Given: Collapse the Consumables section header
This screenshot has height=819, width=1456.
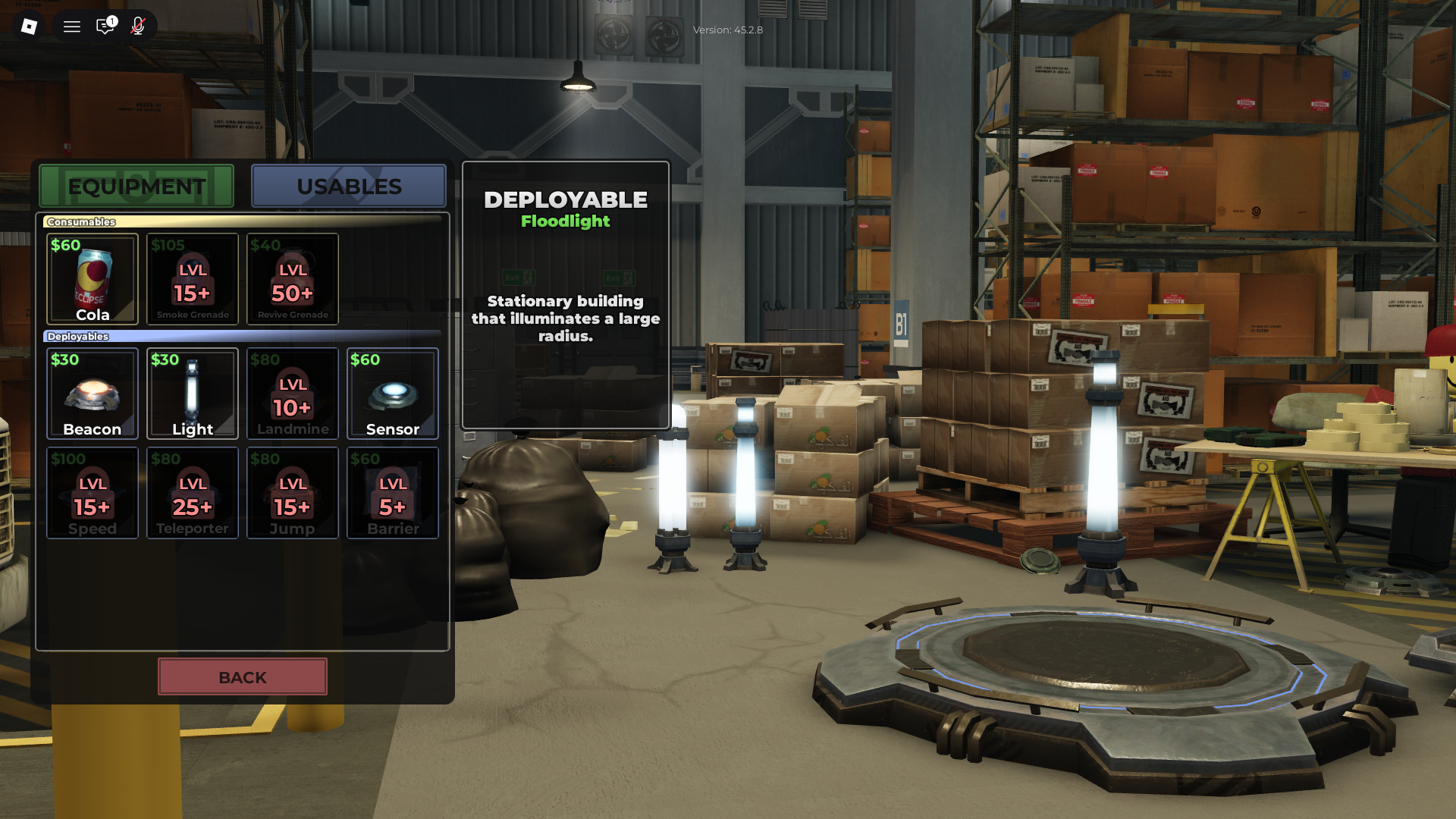Looking at the screenshot, I should (81, 221).
